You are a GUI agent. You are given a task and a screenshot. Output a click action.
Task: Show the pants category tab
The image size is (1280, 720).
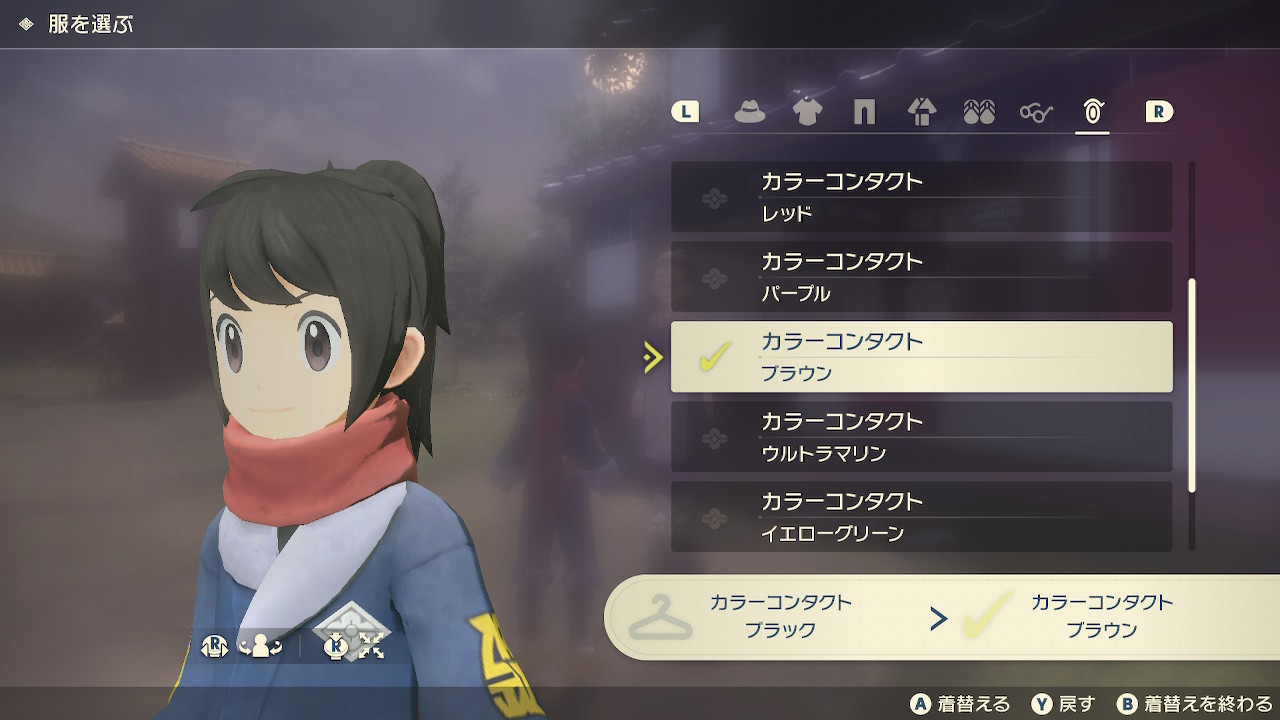point(864,112)
